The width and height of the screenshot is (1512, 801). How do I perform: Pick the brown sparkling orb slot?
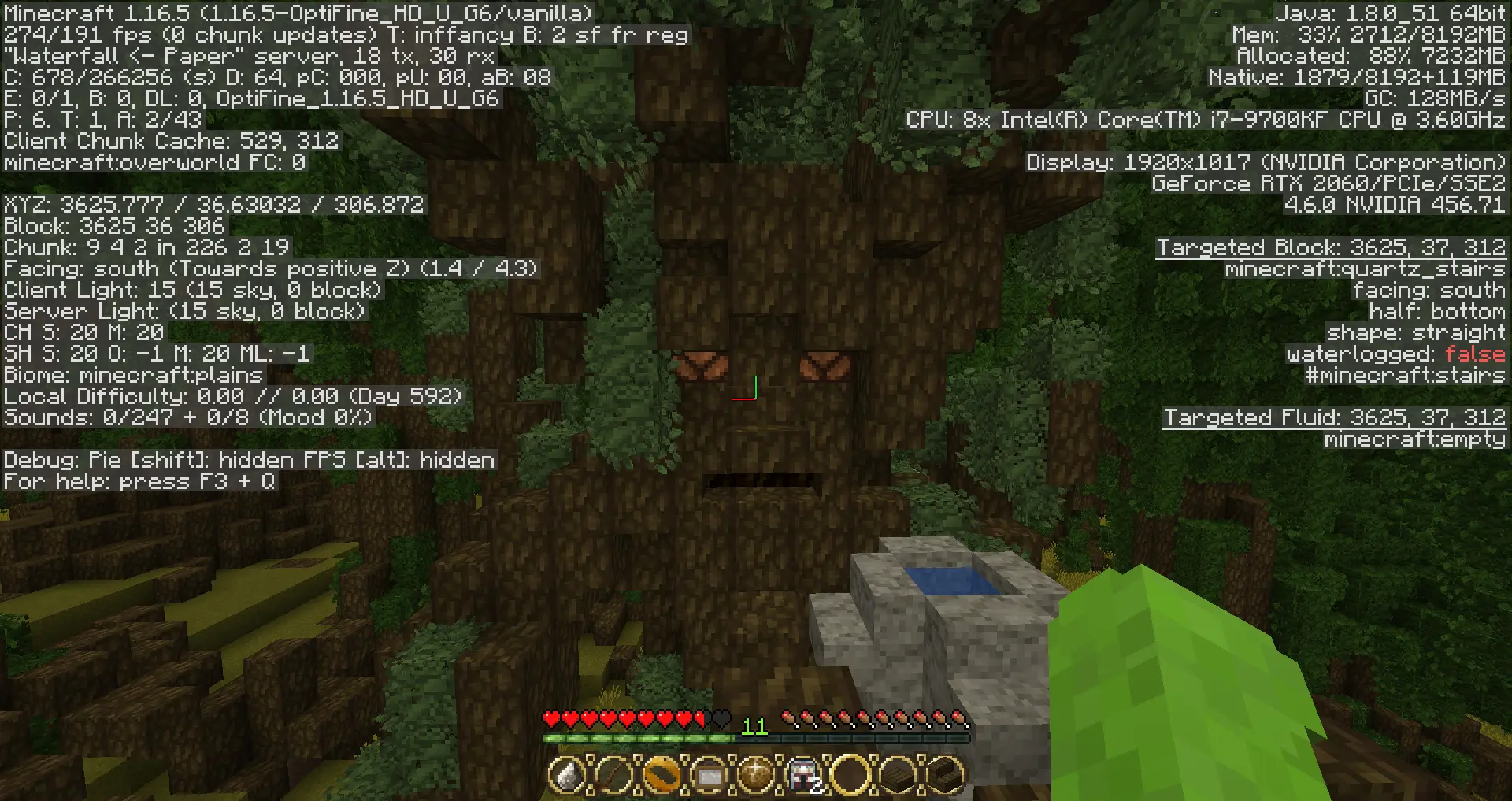tap(756, 775)
